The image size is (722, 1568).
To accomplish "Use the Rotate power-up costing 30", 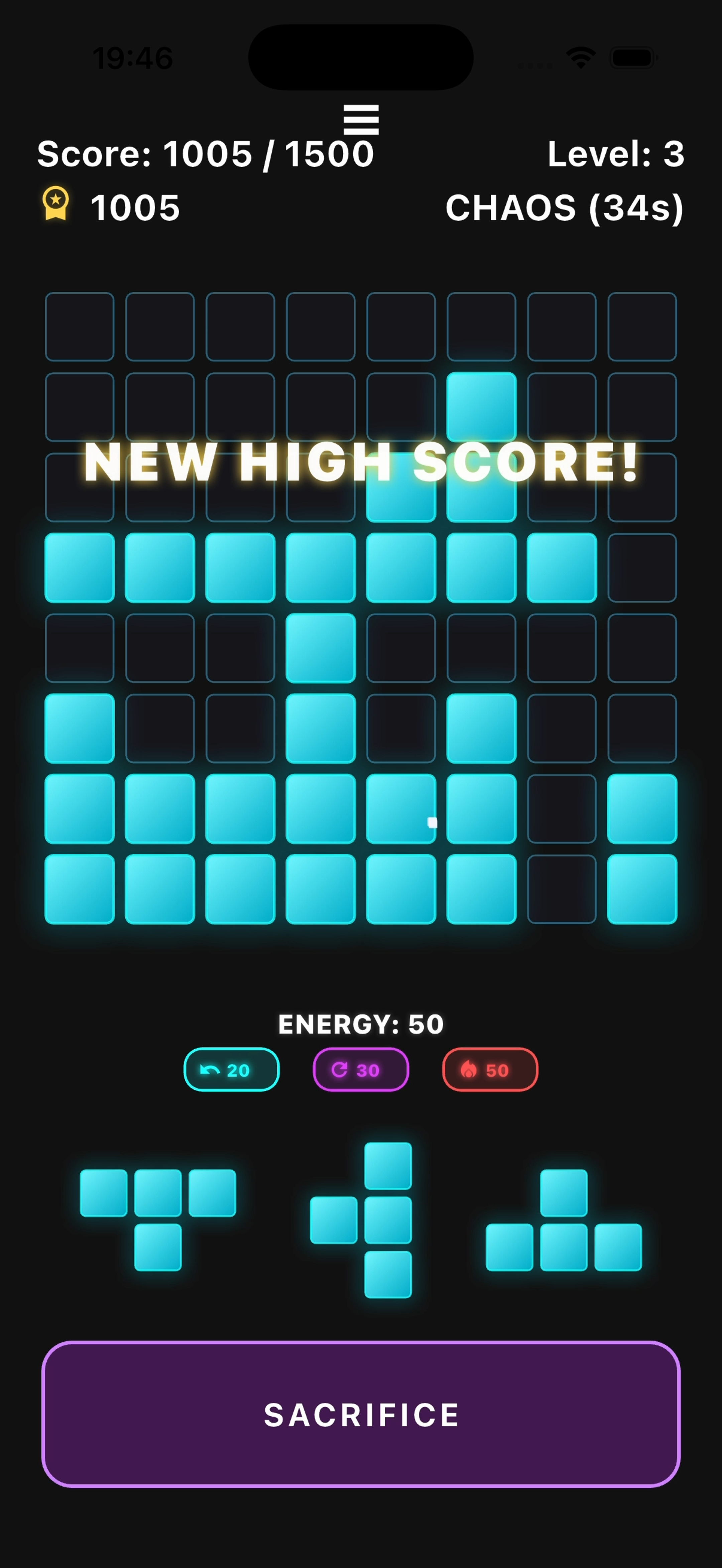I will tap(360, 1069).
